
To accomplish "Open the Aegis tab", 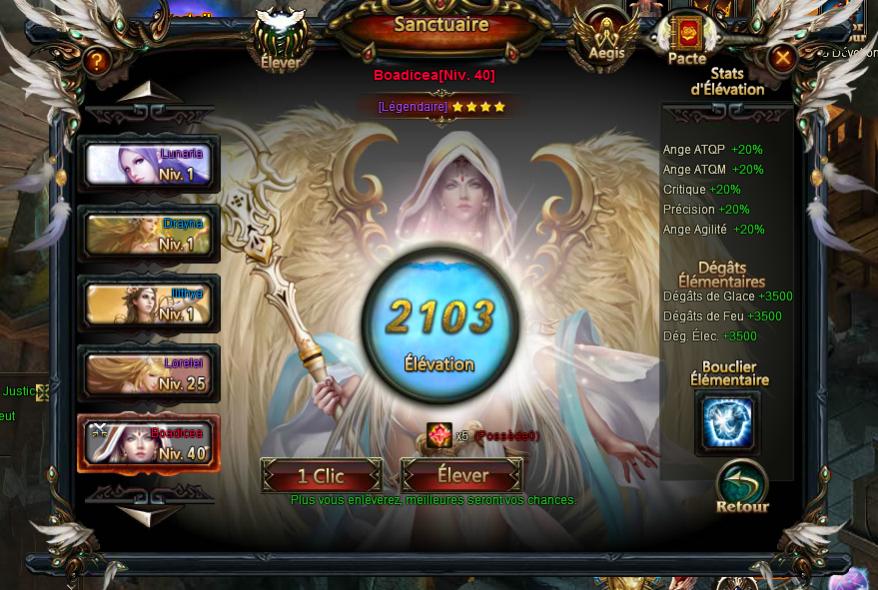I will (606, 38).
